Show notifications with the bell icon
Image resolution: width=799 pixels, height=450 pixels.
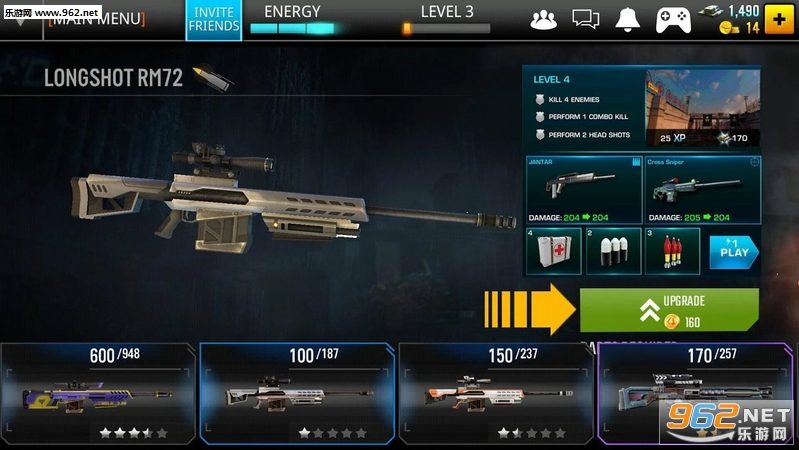[x=627, y=19]
